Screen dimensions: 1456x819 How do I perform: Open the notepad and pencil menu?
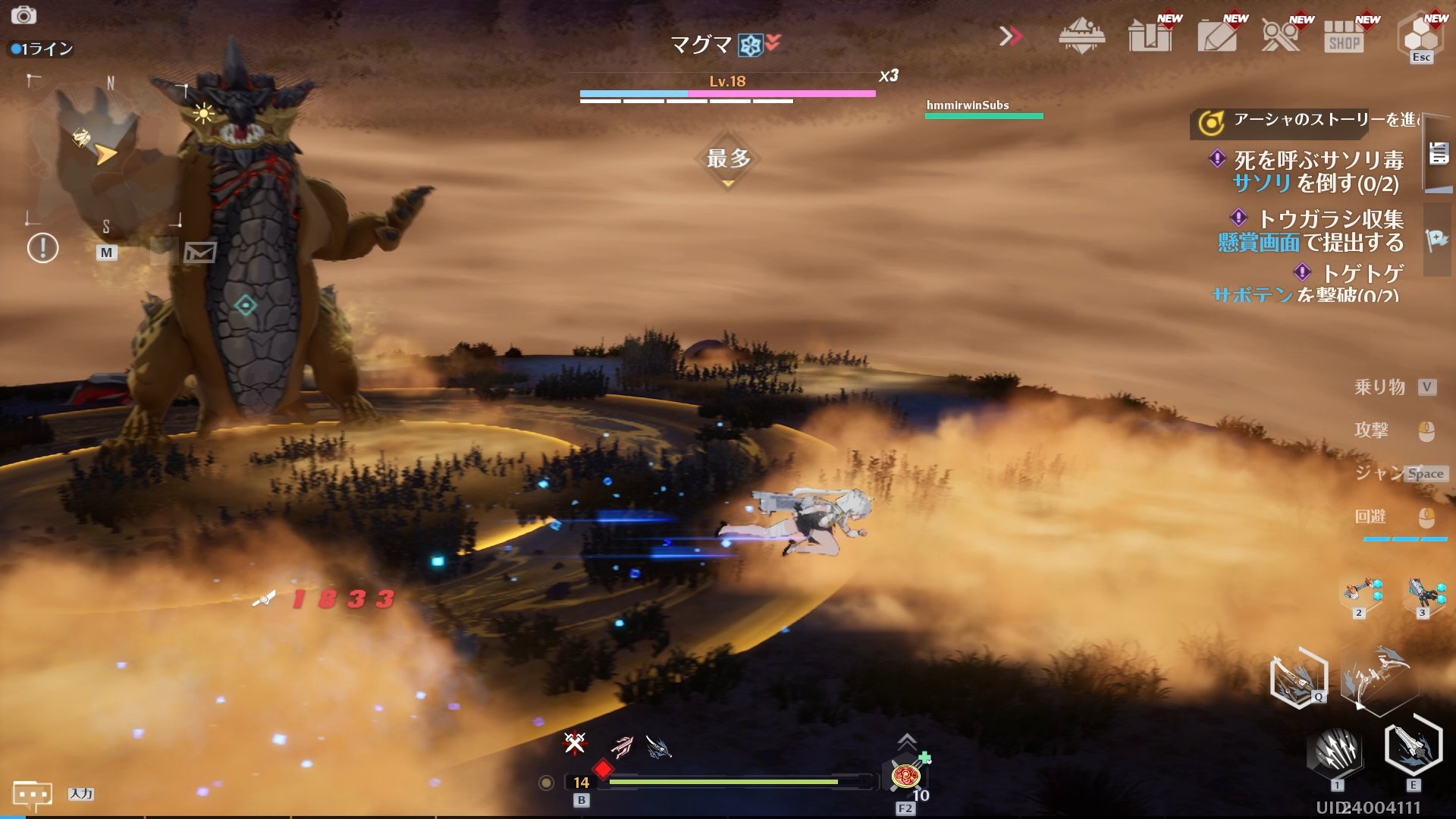coord(1216,36)
